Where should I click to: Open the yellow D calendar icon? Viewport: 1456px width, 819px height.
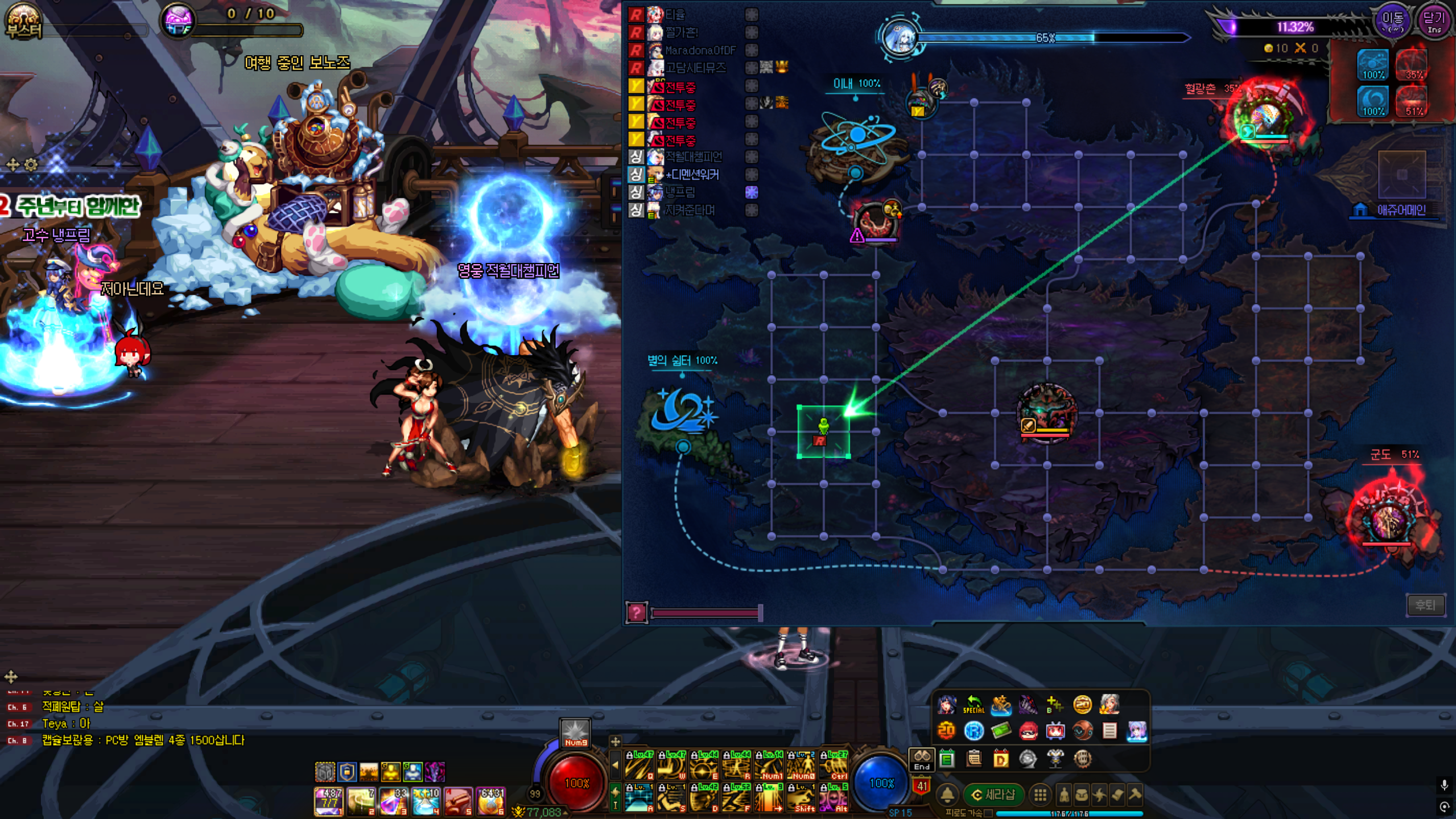[1001, 759]
